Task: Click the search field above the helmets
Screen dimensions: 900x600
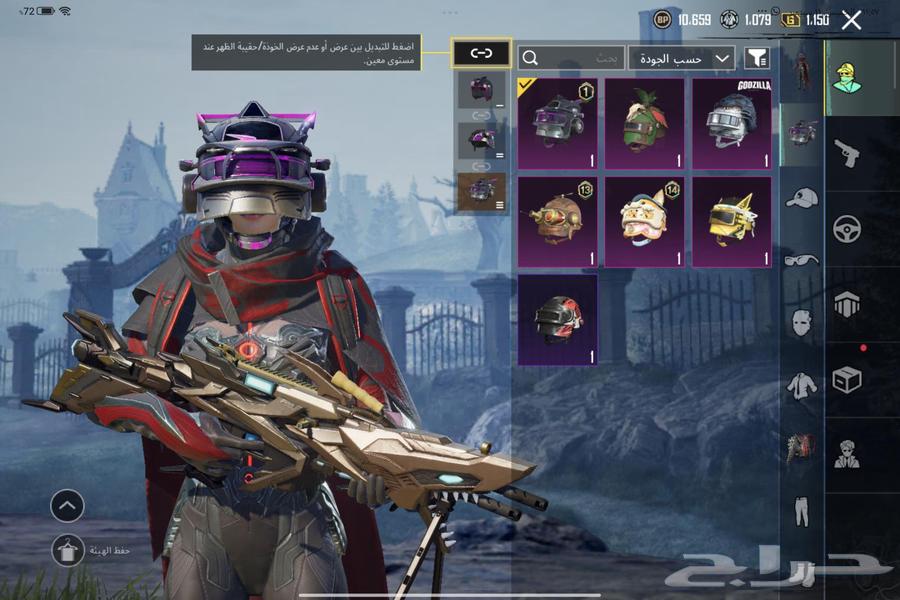Action: (571, 58)
